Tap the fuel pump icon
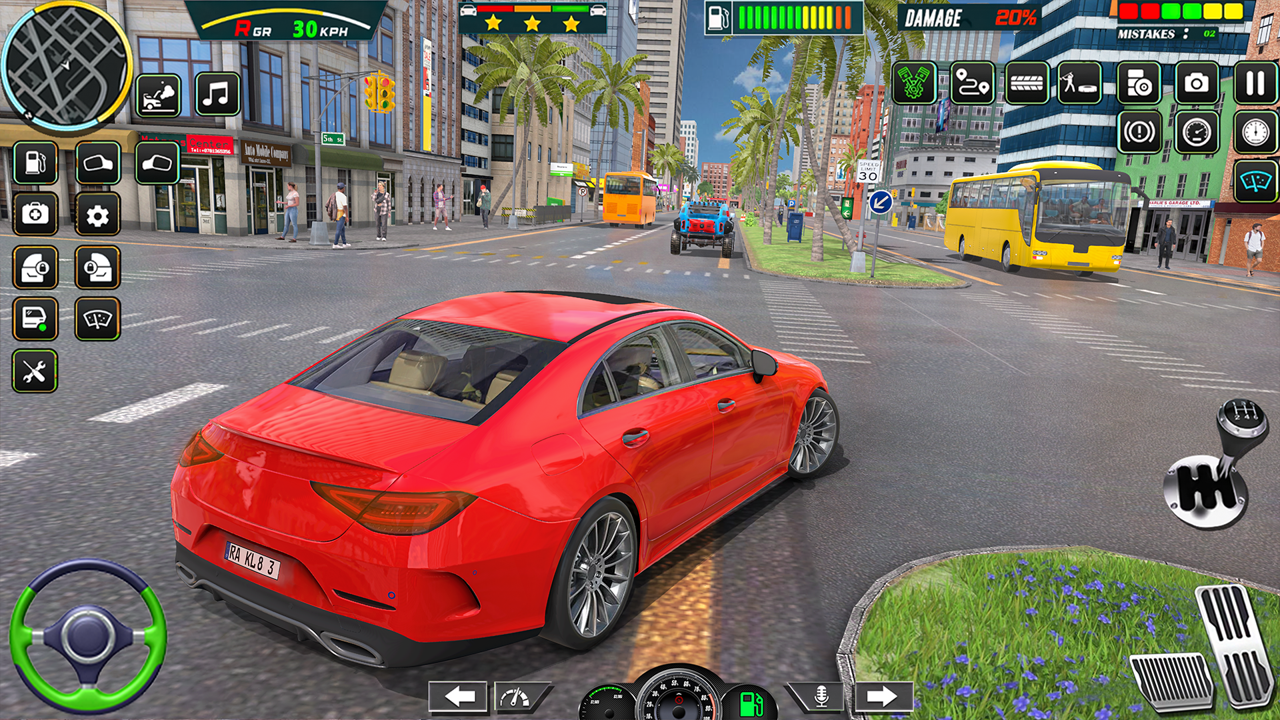 tap(35, 162)
